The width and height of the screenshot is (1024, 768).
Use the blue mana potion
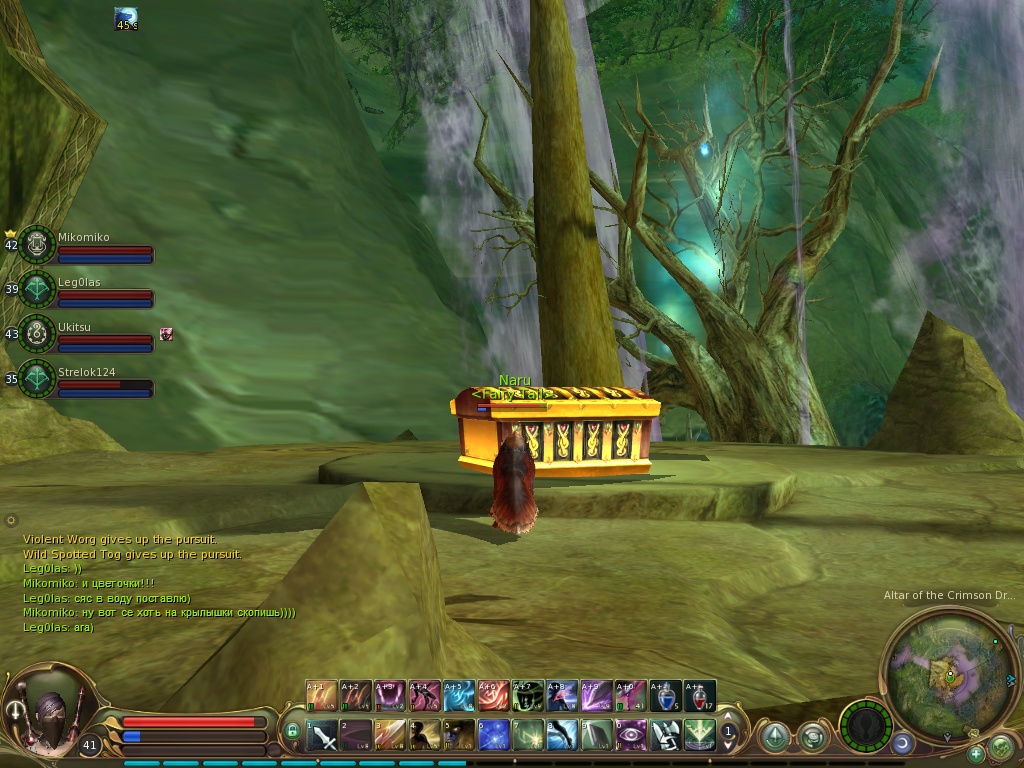pos(665,696)
